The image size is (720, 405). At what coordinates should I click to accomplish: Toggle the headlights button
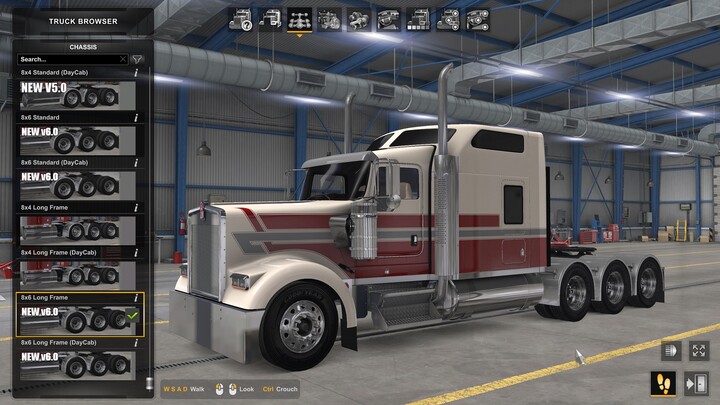click(x=669, y=351)
